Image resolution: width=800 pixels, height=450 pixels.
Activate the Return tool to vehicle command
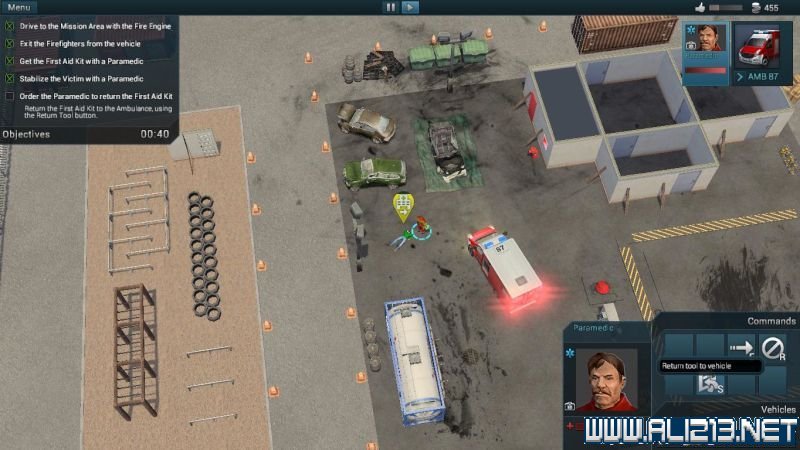click(x=741, y=347)
